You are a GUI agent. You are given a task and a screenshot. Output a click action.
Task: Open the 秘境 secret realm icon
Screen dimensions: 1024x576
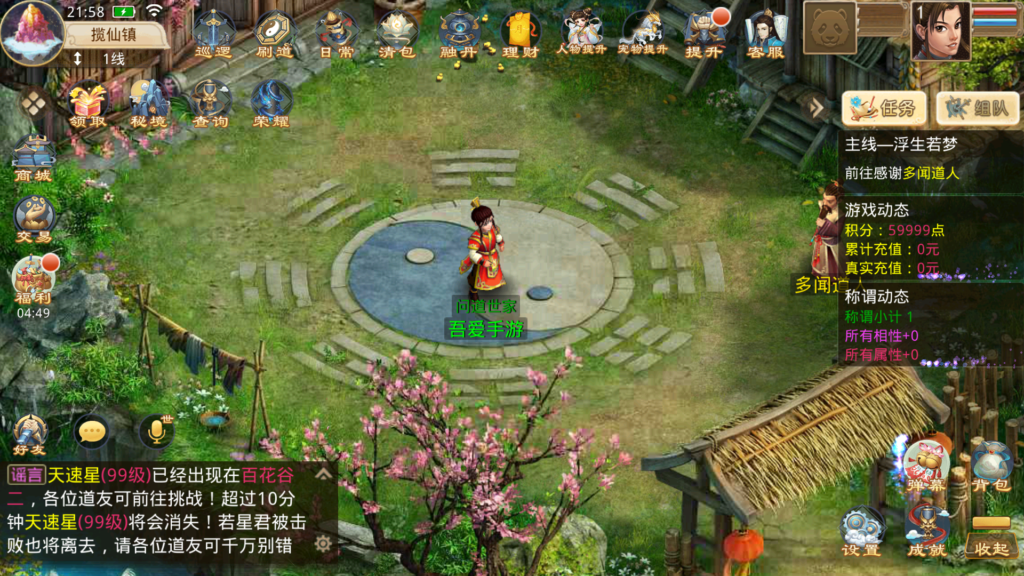pos(149,104)
